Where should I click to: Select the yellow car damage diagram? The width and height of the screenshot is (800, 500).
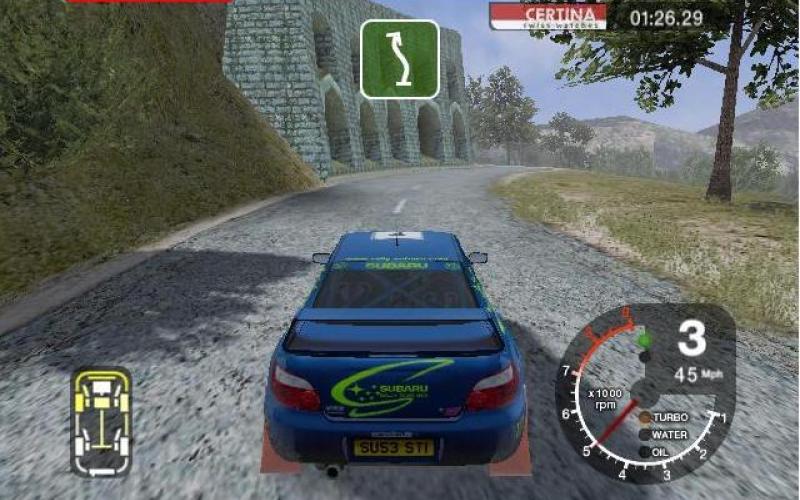(101, 421)
